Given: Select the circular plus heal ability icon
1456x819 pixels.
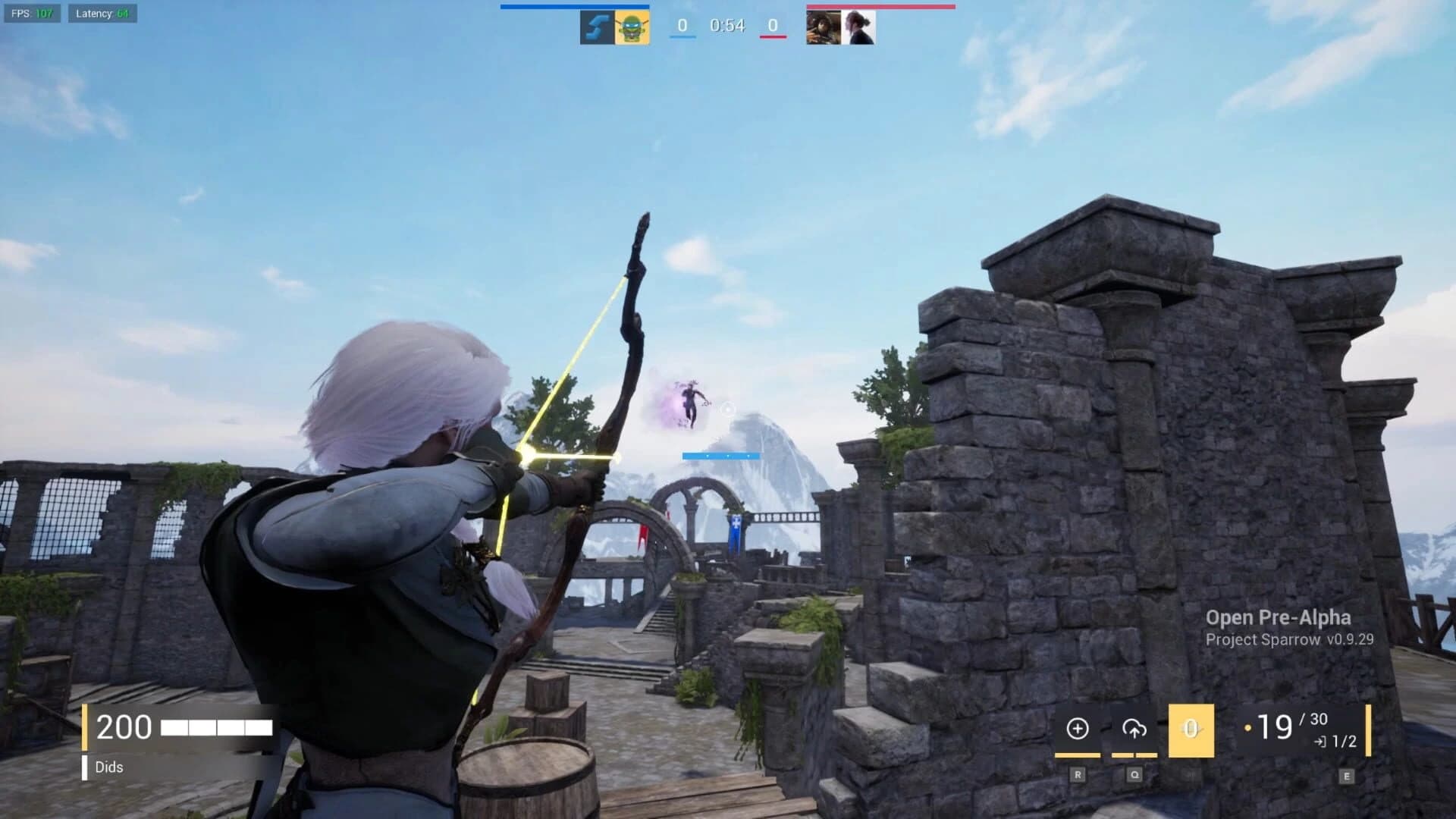Looking at the screenshot, I should pos(1076,728).
